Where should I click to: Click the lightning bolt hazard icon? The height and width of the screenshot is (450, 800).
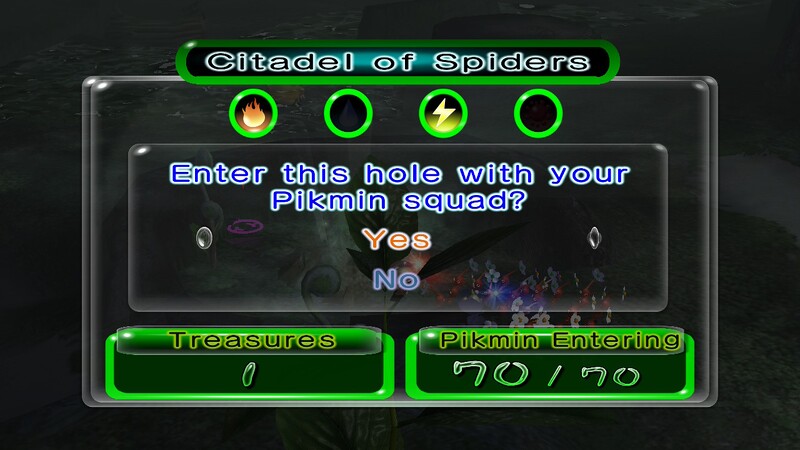click(443, 115)
